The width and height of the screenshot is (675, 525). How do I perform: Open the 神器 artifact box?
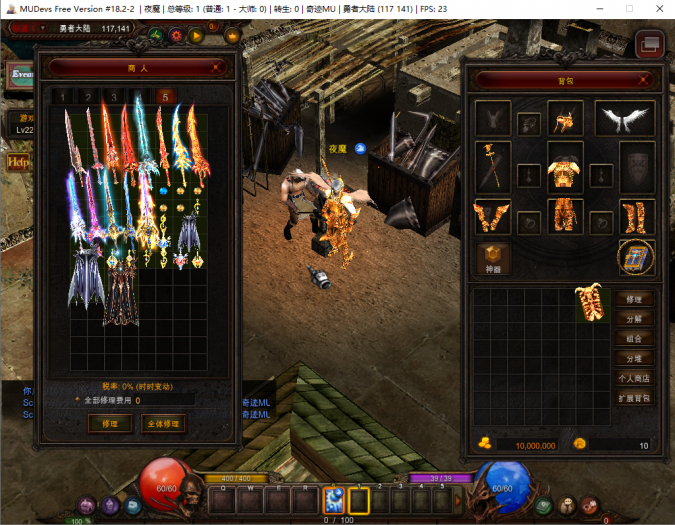(x=492, y=257)
